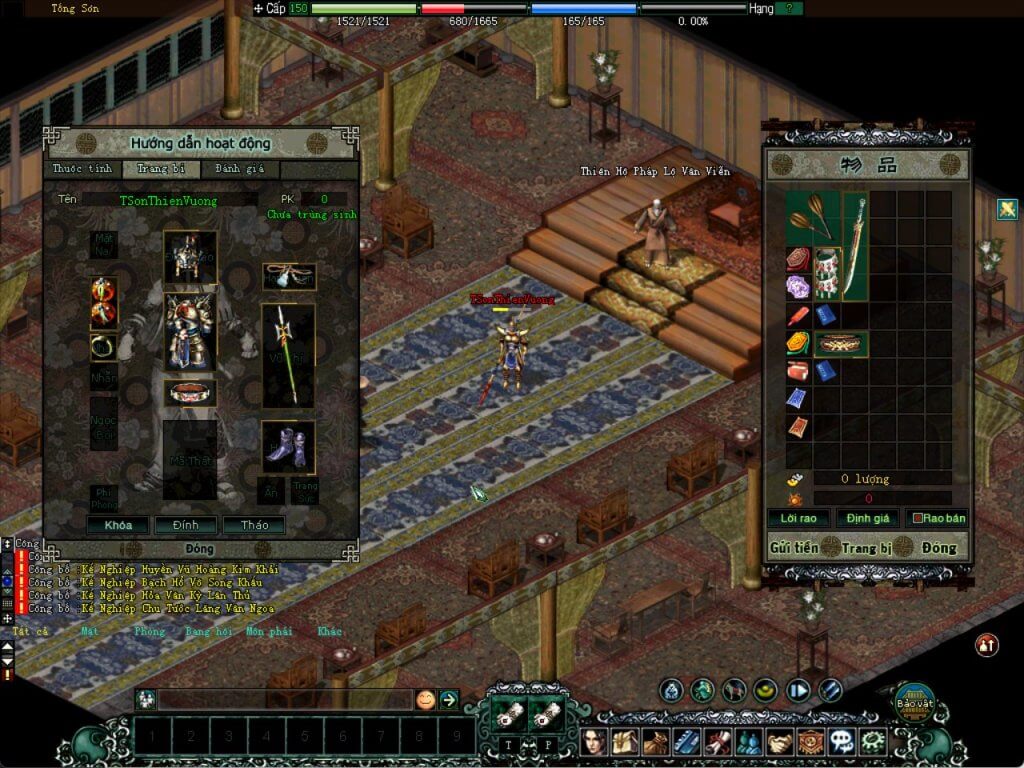Open the Bảo vật round button
The image size is (1024, 768).
point(913,701)
